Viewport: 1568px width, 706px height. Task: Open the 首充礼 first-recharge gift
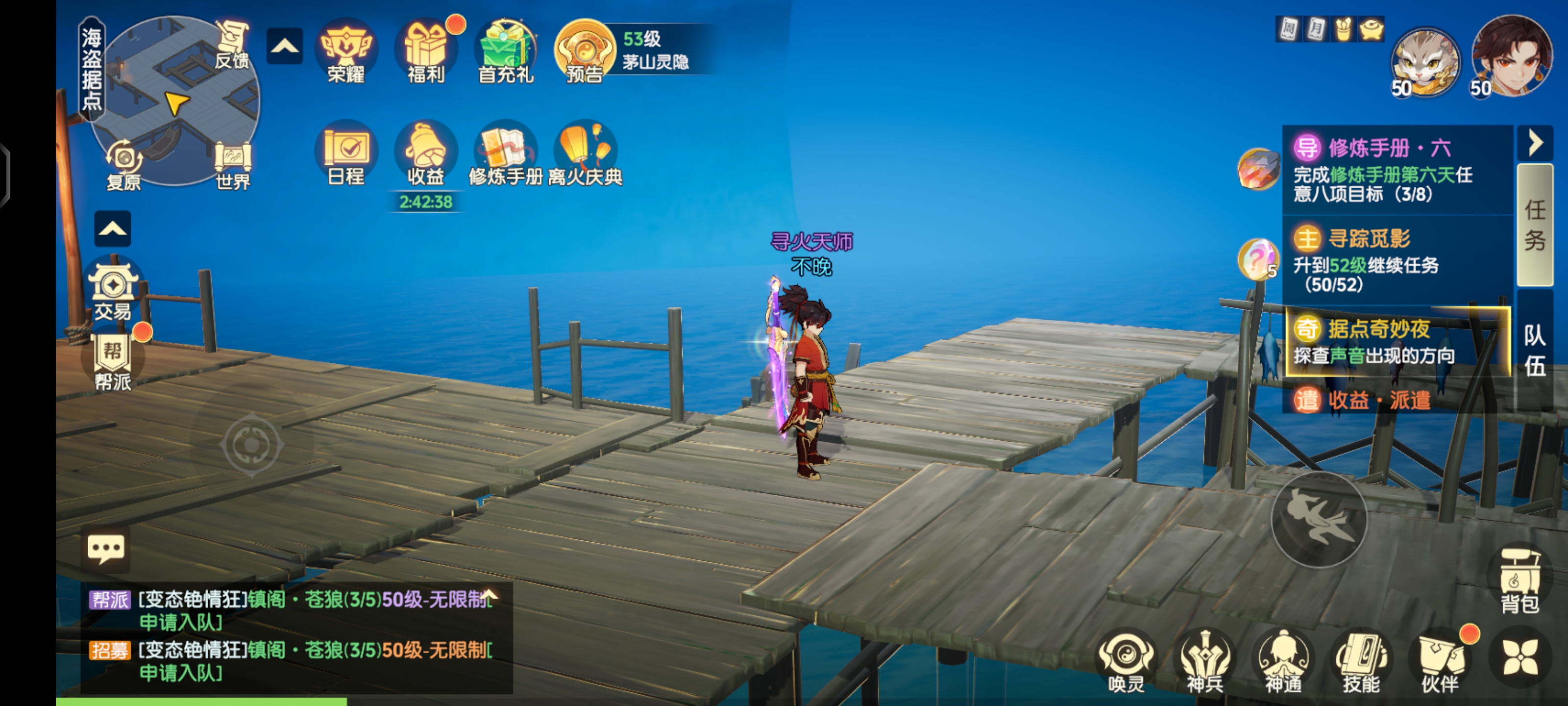(506, 52)
